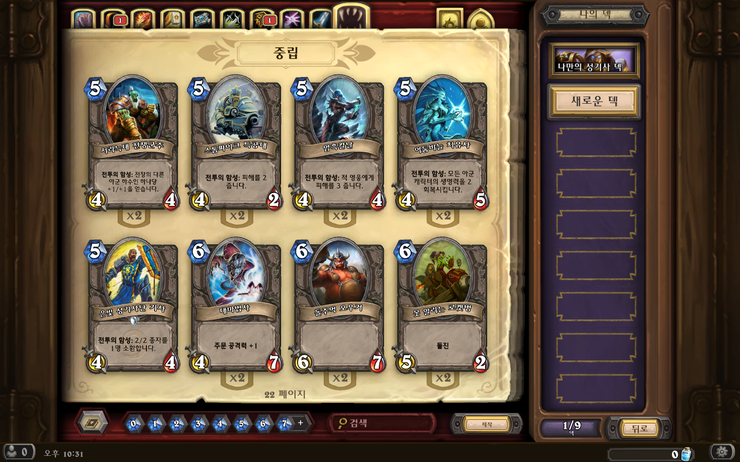Choose the Nightblade card dealing 3 damage
The image size is (740, 462).
coord(340,147)
